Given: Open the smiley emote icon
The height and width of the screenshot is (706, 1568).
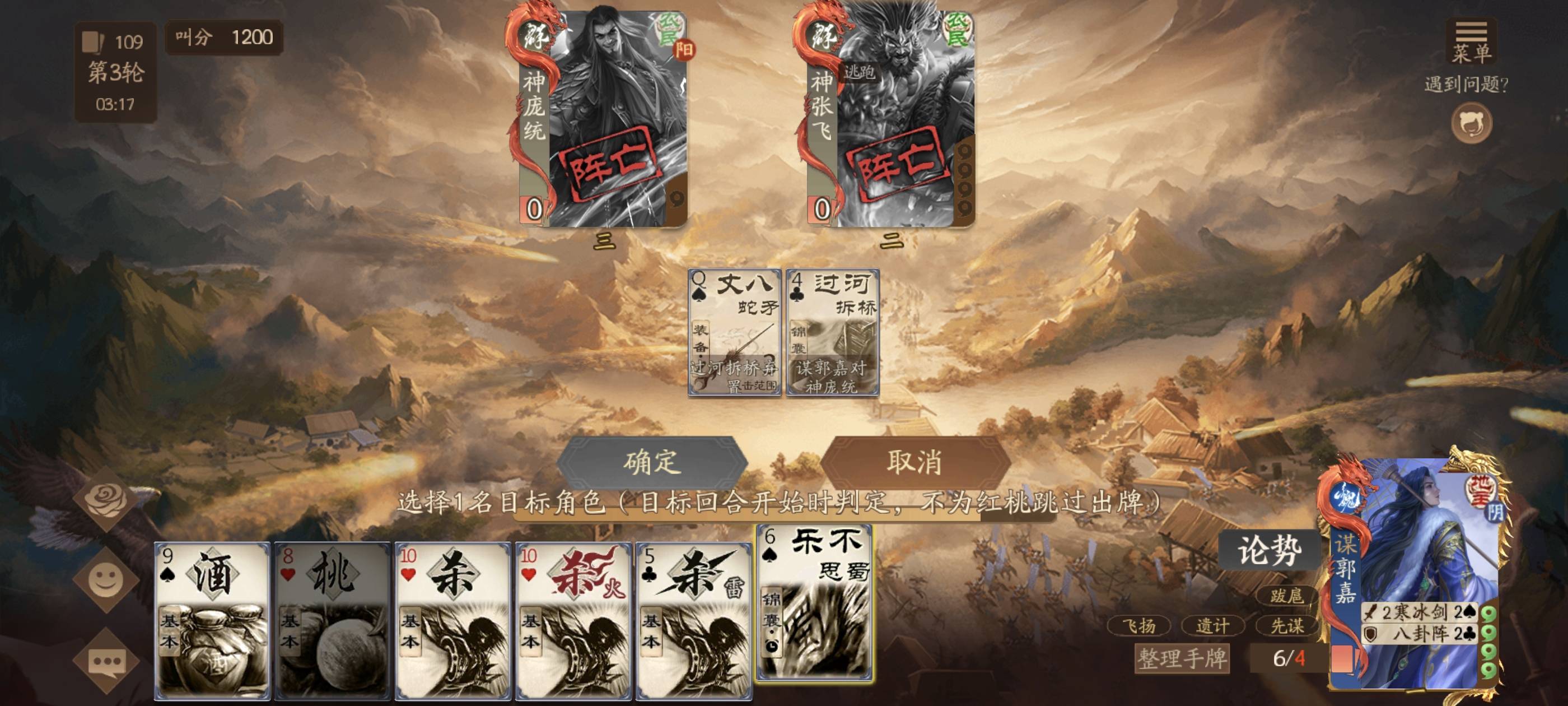Looking at the screenshot, I should (x=106, y=579).
